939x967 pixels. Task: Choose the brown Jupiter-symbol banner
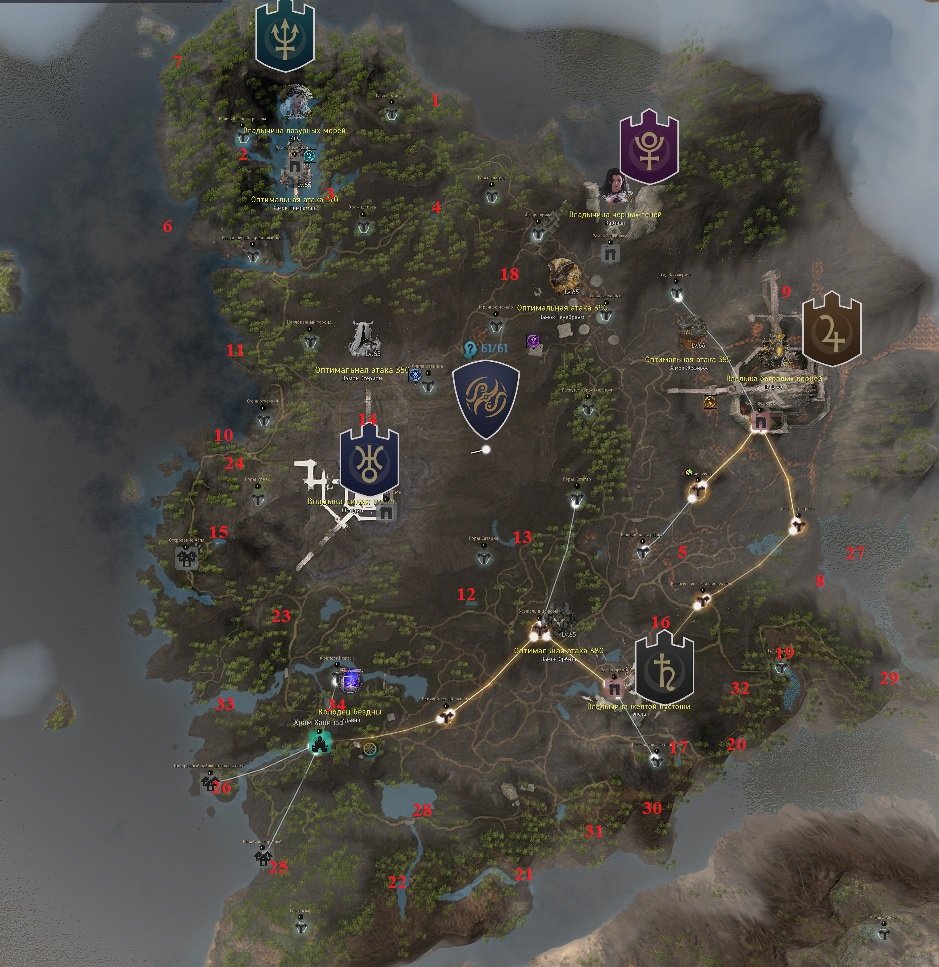[x=831, y=329]
